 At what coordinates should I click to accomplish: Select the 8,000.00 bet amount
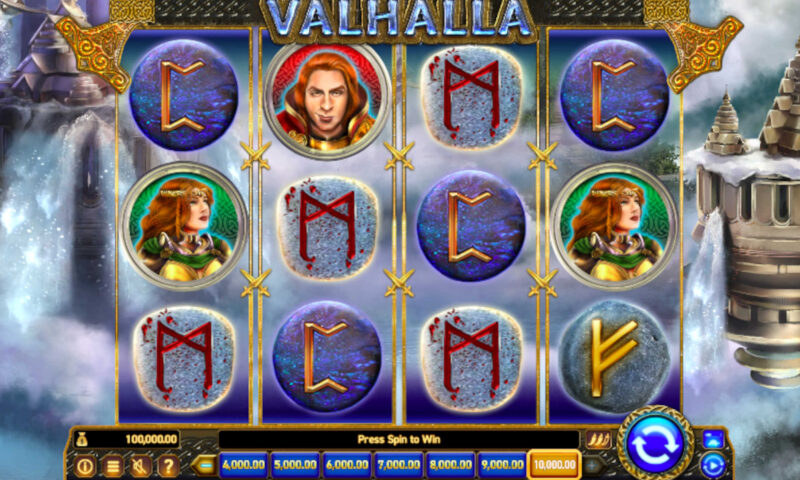[451, 465]
